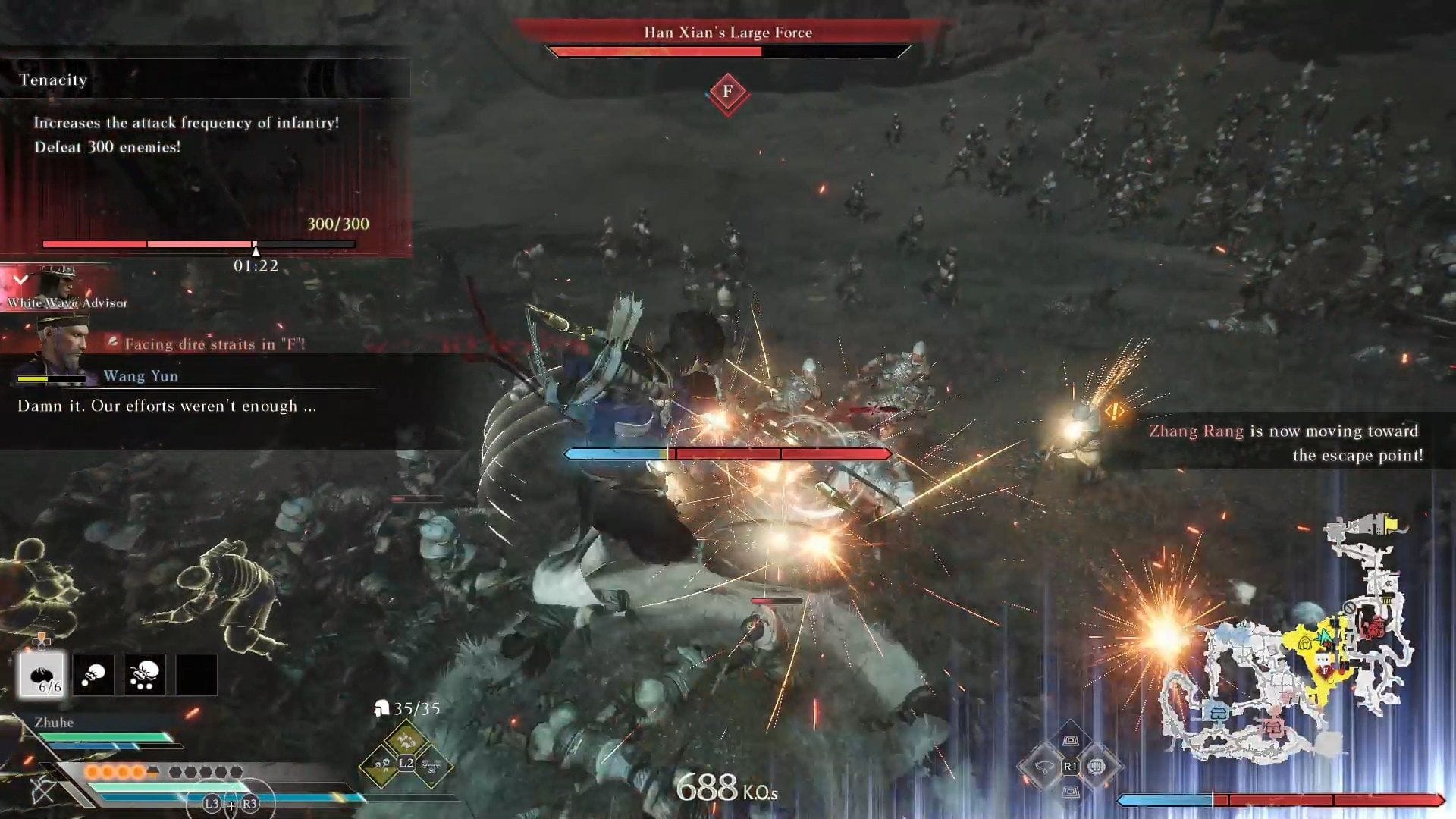Click the yellow-zone base marker on minimap
The height and width of the screenshot is (819, 1456).
point(1306,643)
